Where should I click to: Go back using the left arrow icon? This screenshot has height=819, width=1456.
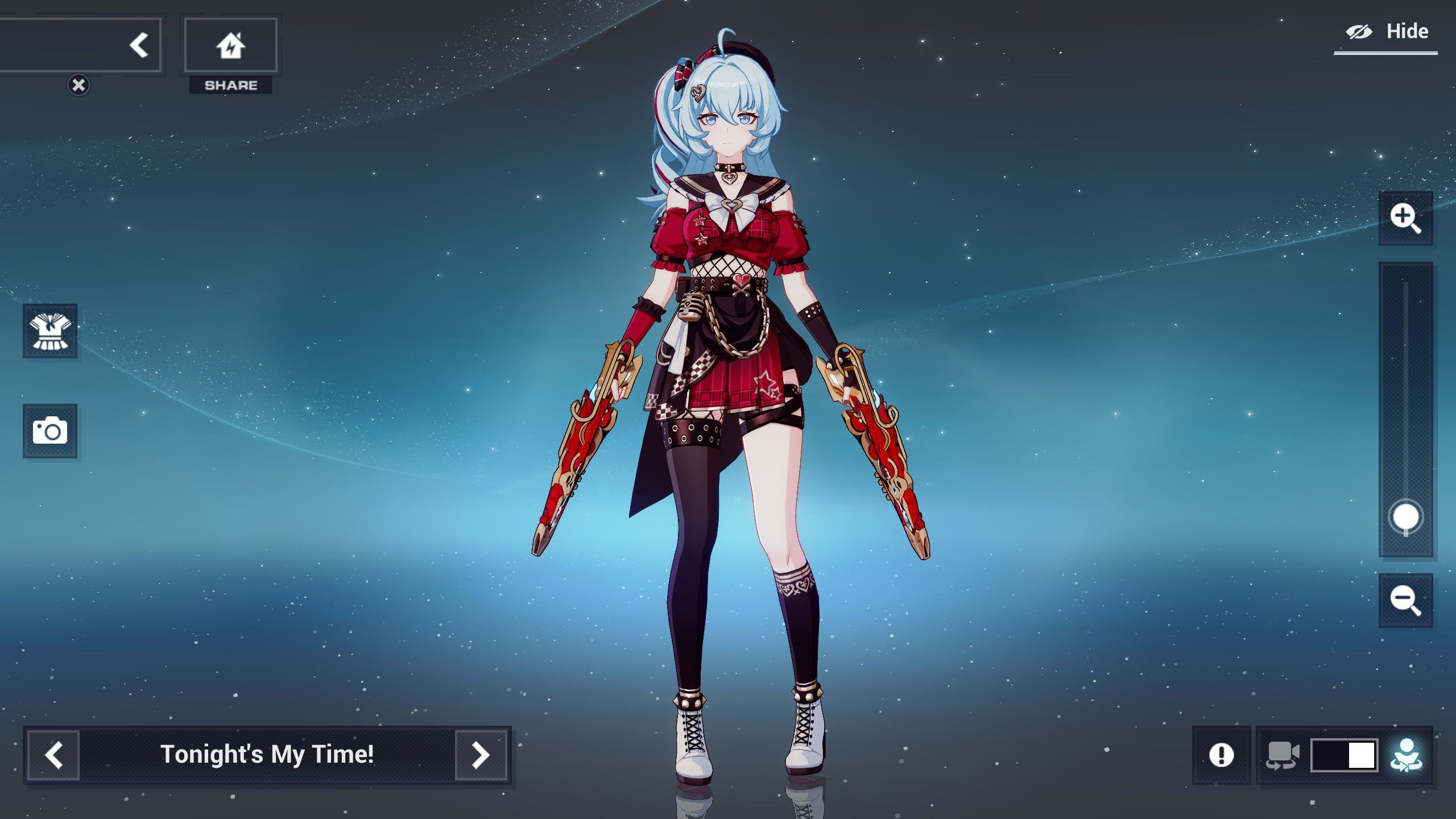pyautogui.click(x=138, y=44)
